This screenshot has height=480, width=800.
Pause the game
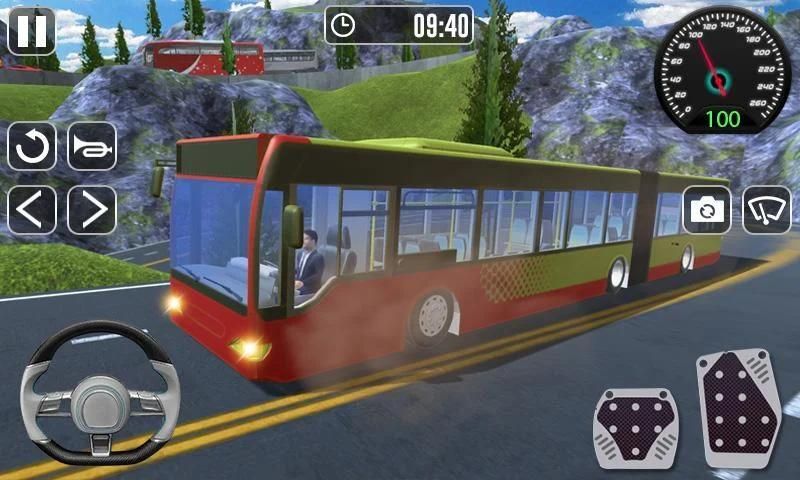tap(32, 30)
